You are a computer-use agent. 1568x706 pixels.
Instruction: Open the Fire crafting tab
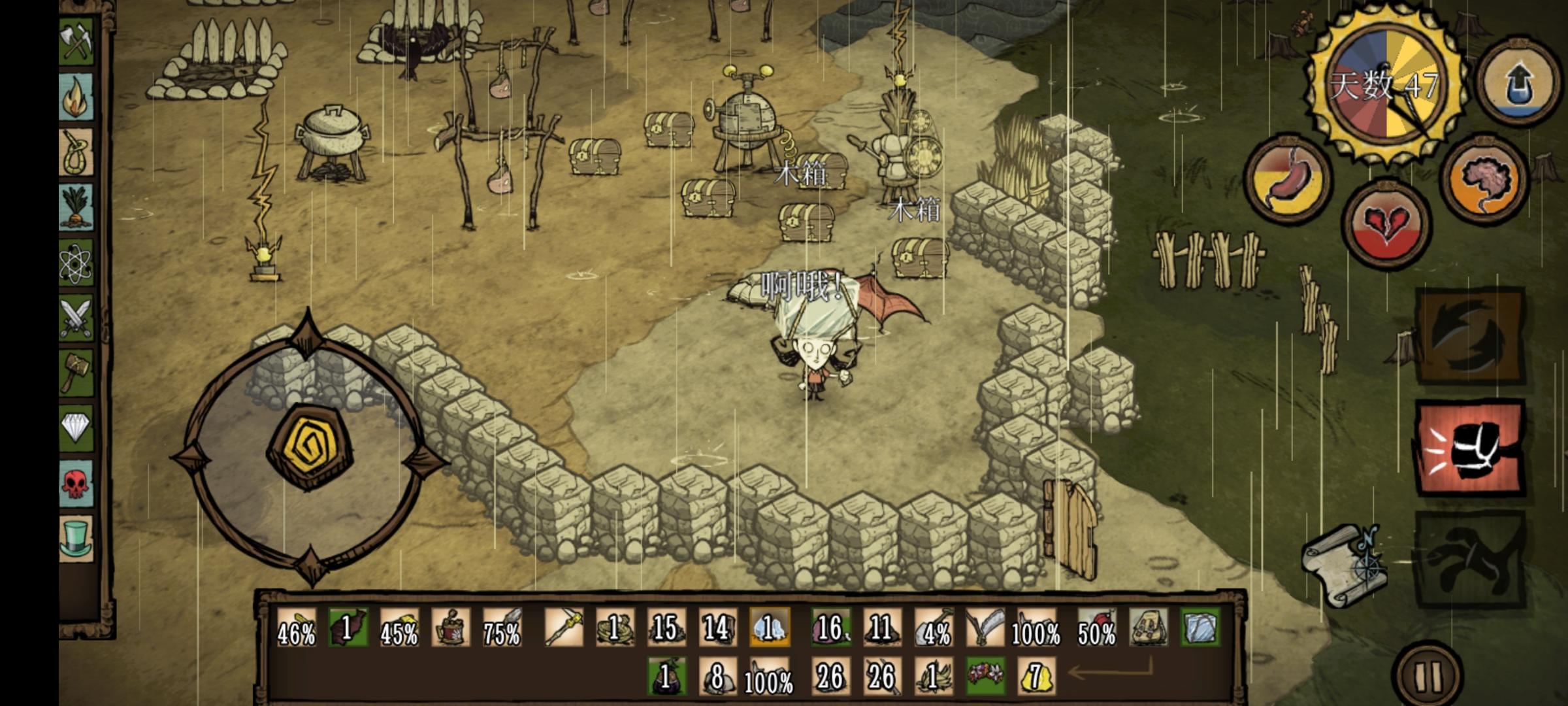(x=77, y=96)
